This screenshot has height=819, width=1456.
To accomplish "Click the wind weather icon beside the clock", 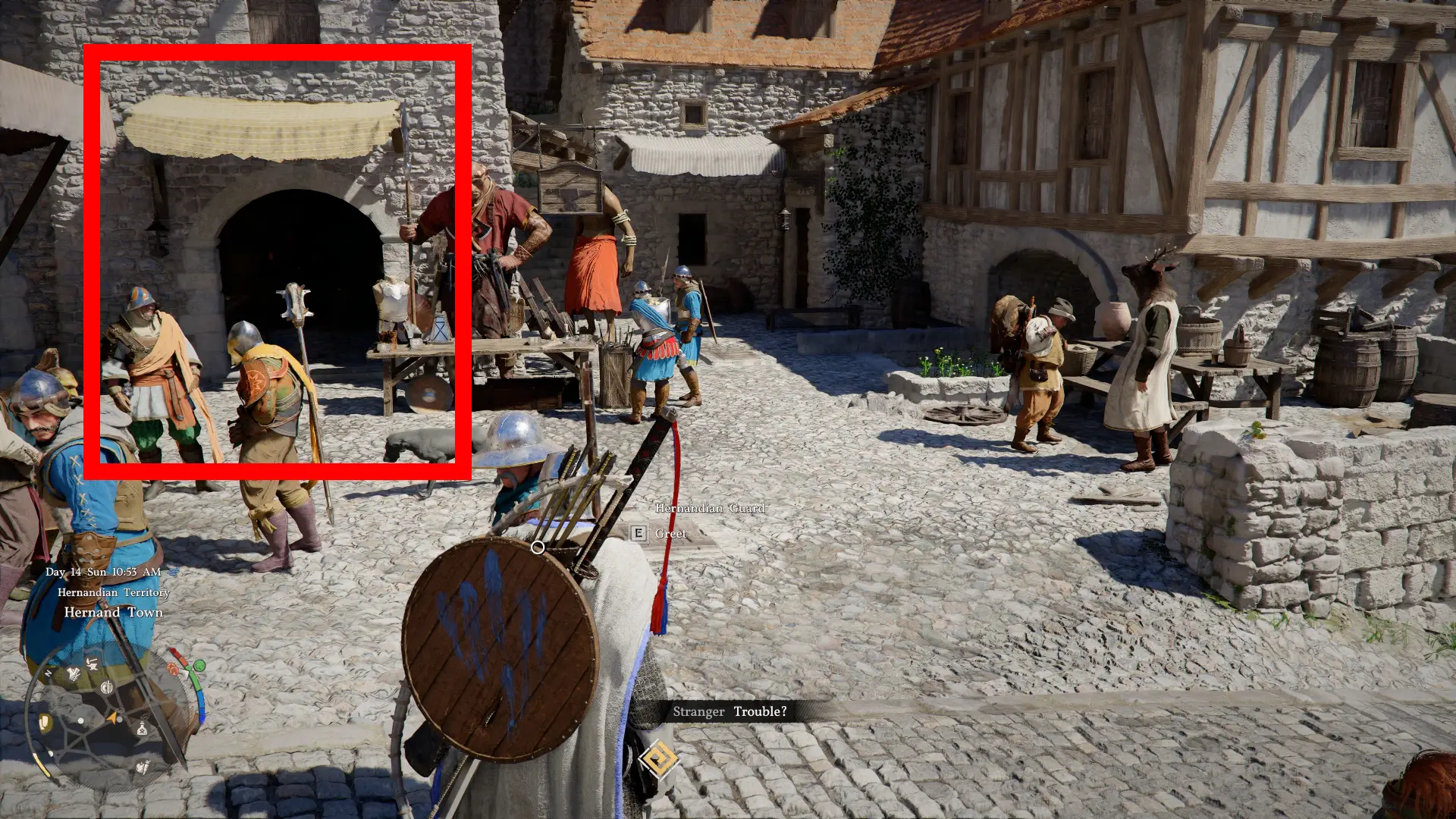I will point(172,572).
